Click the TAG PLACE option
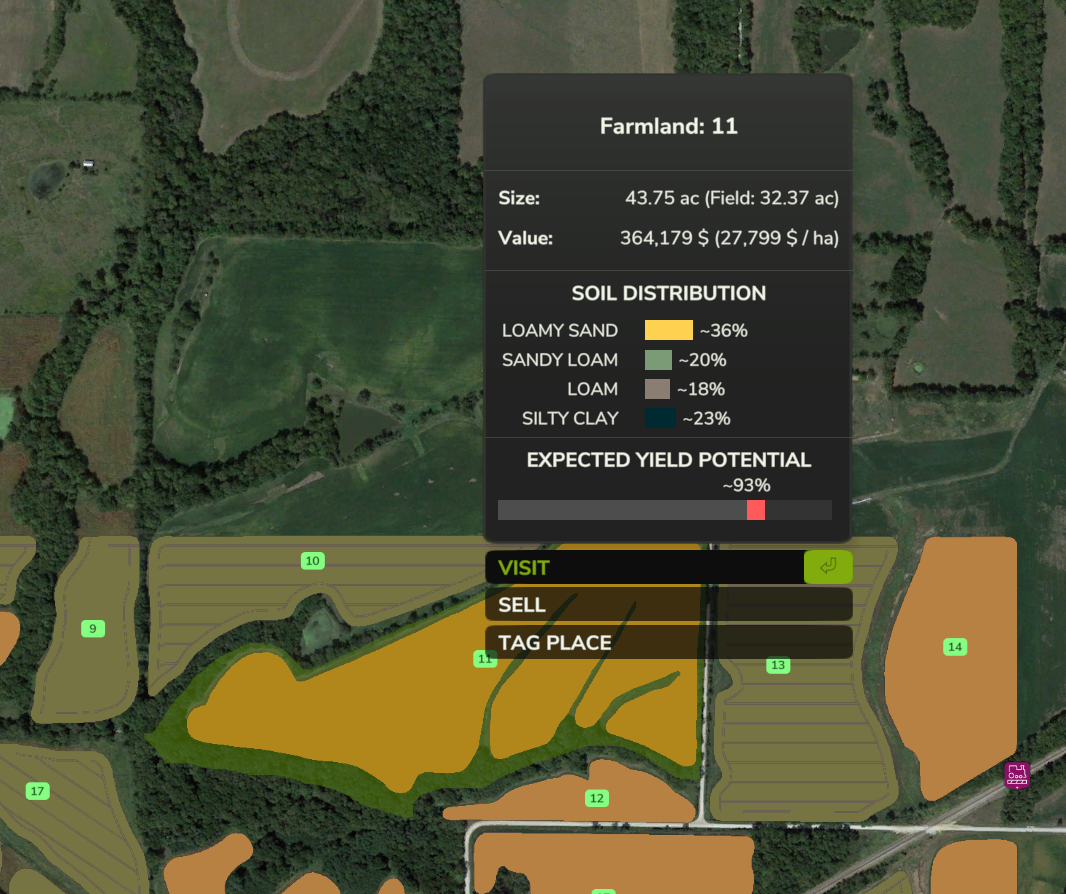The image size is (1066, 894). (668, 643)
